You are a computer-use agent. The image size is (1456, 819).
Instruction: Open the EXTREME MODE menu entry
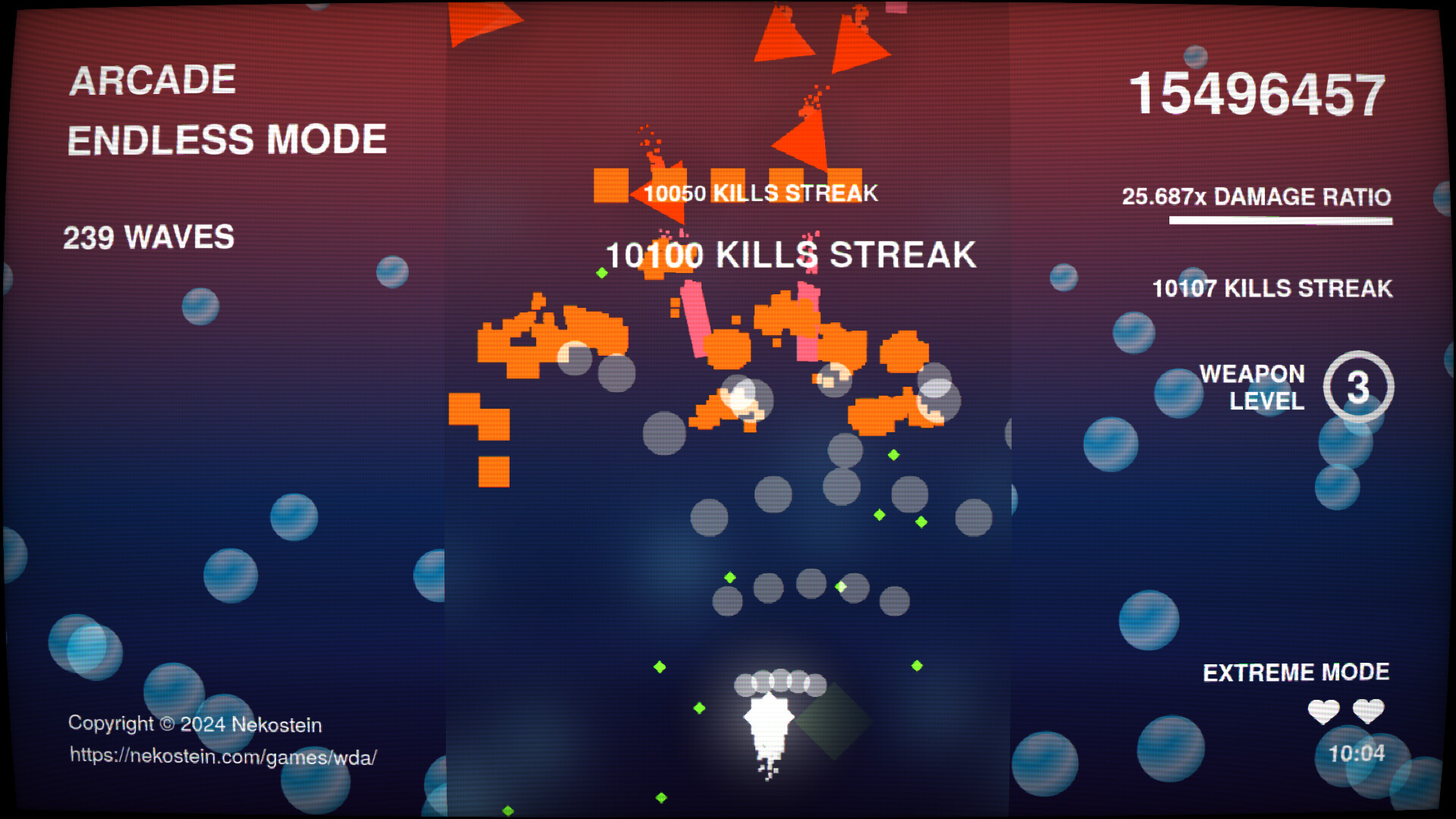[1296, 672]
